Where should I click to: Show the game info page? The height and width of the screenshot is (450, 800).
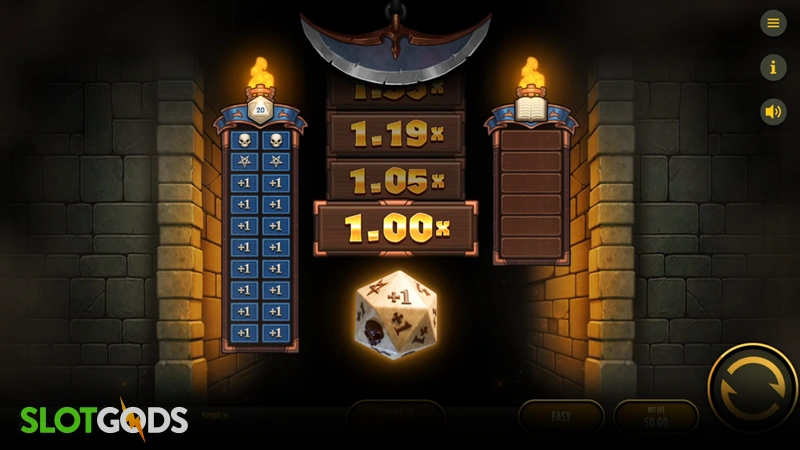pyautogui.click(x=773, y=67)
